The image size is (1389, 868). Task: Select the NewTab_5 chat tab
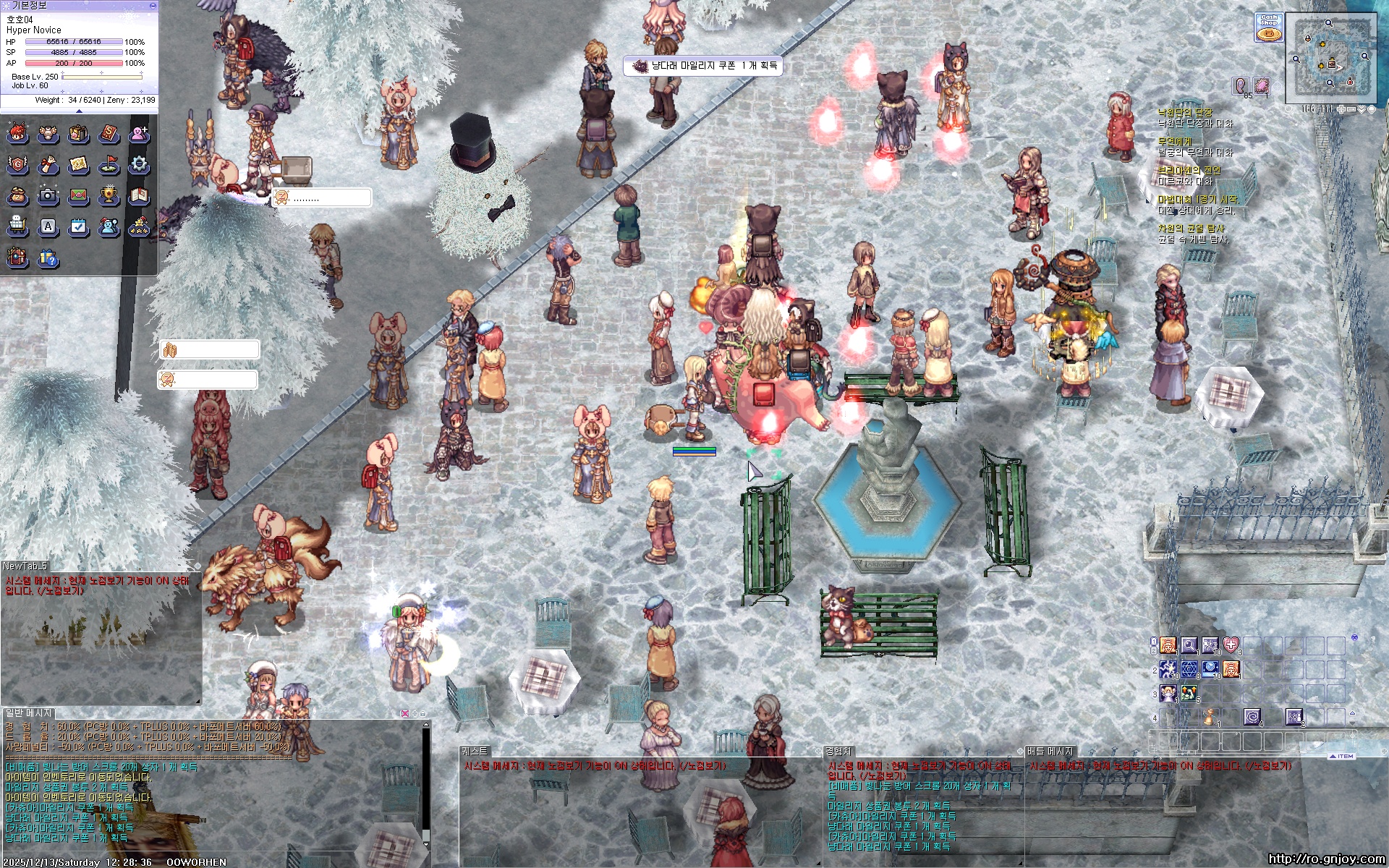25,566
